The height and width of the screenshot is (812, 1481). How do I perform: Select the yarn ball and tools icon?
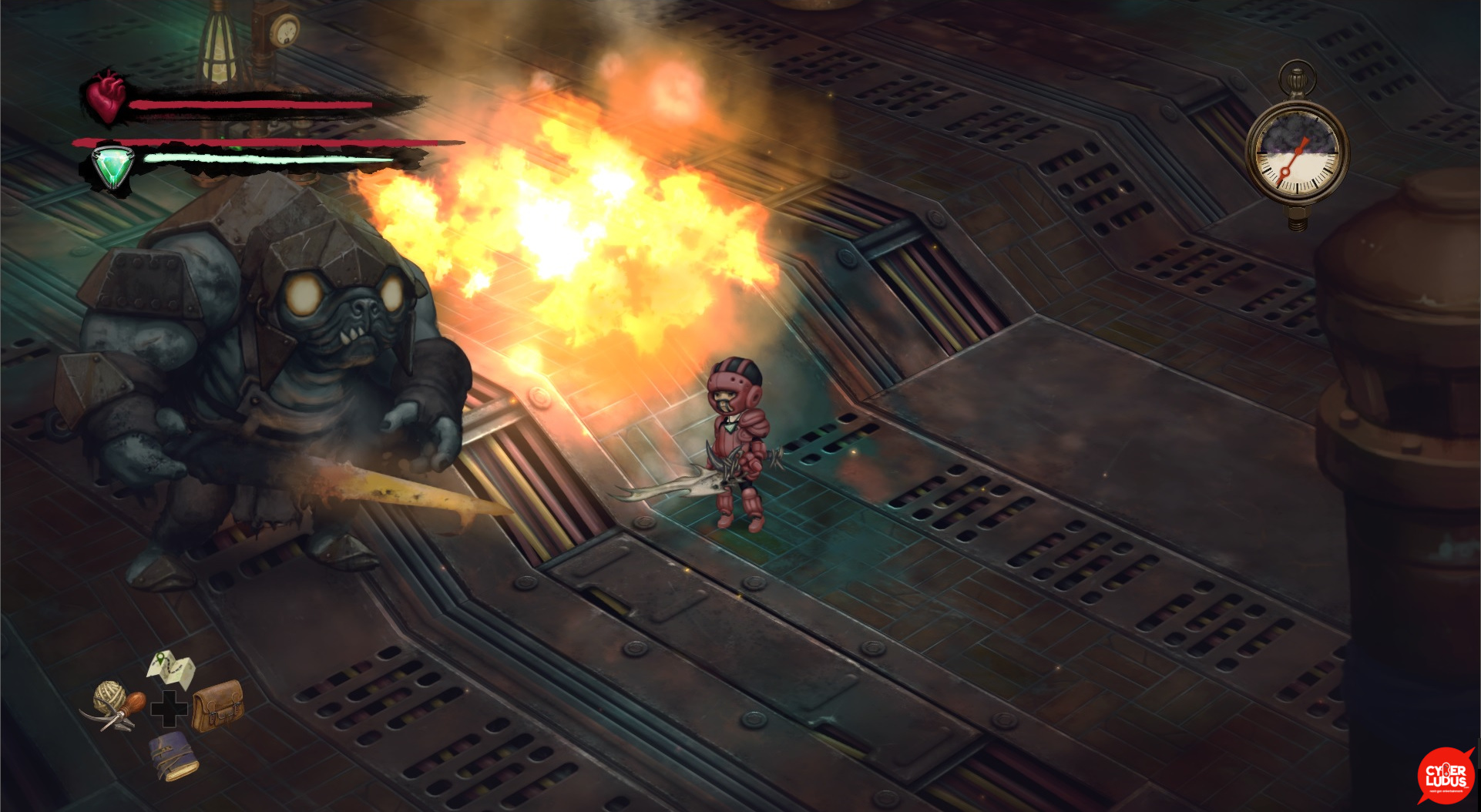[116, 705]
